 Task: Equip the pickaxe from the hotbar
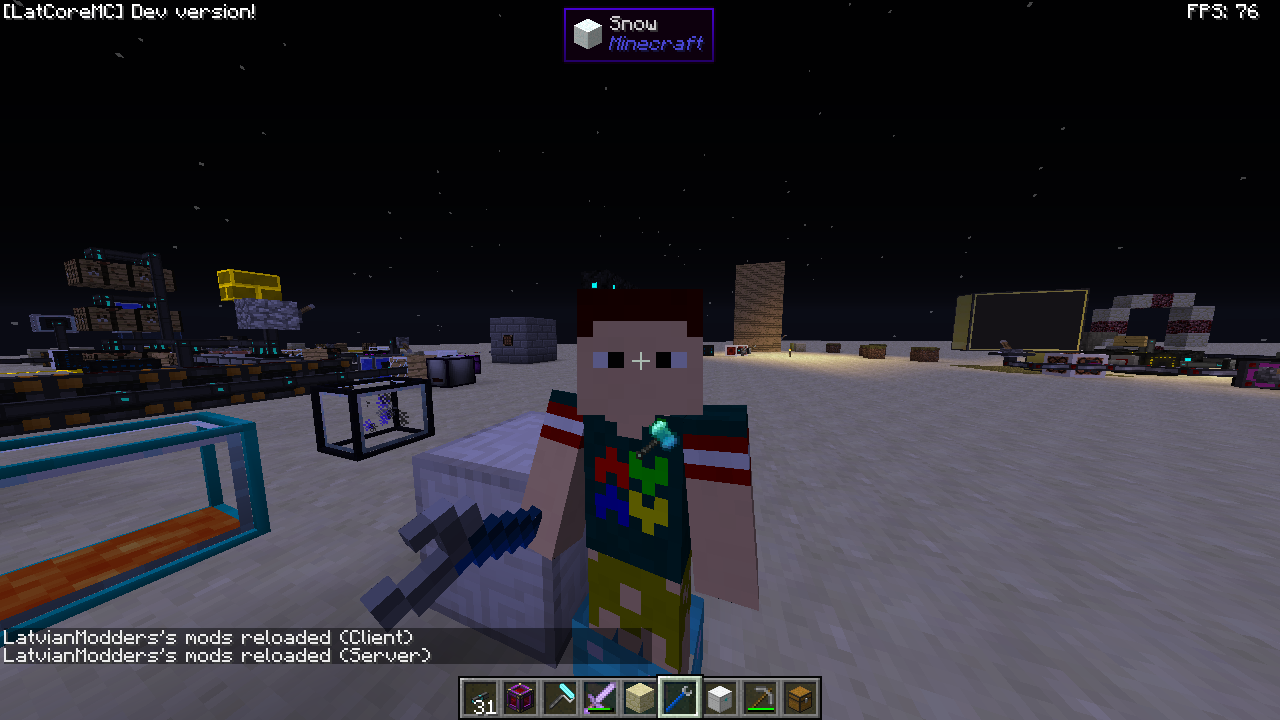click(760, 698)
